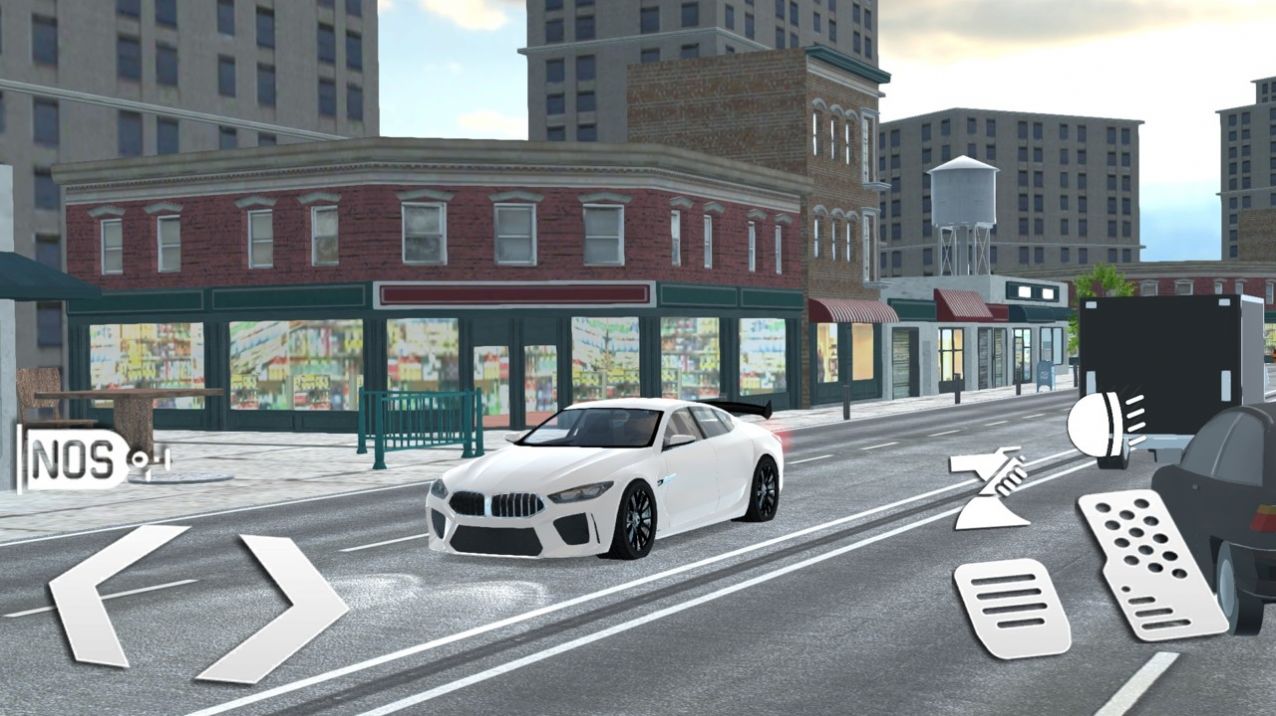Steer right with the right arrow

point(281,606)
